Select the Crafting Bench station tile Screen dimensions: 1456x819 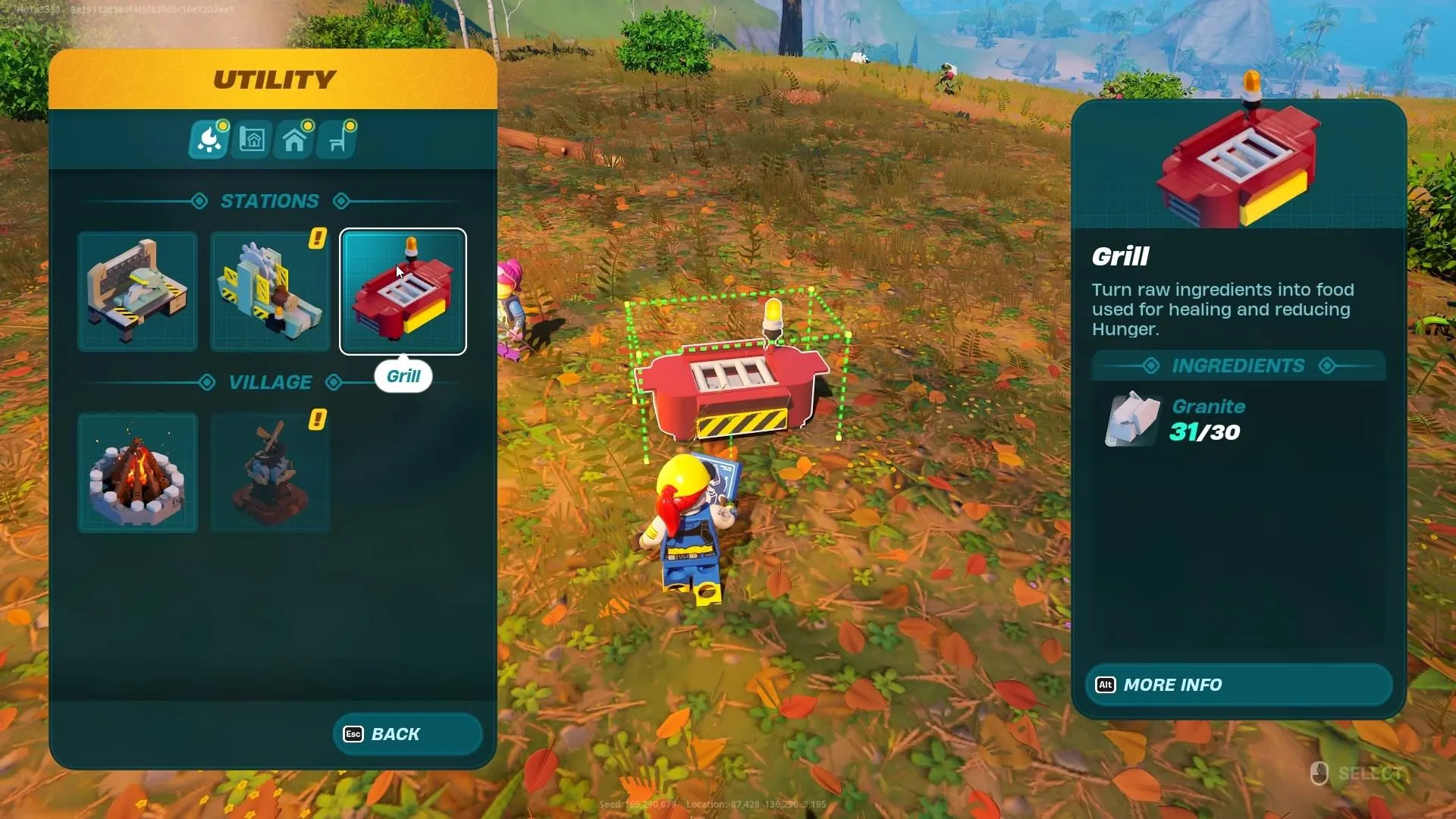tap(137, 291)
